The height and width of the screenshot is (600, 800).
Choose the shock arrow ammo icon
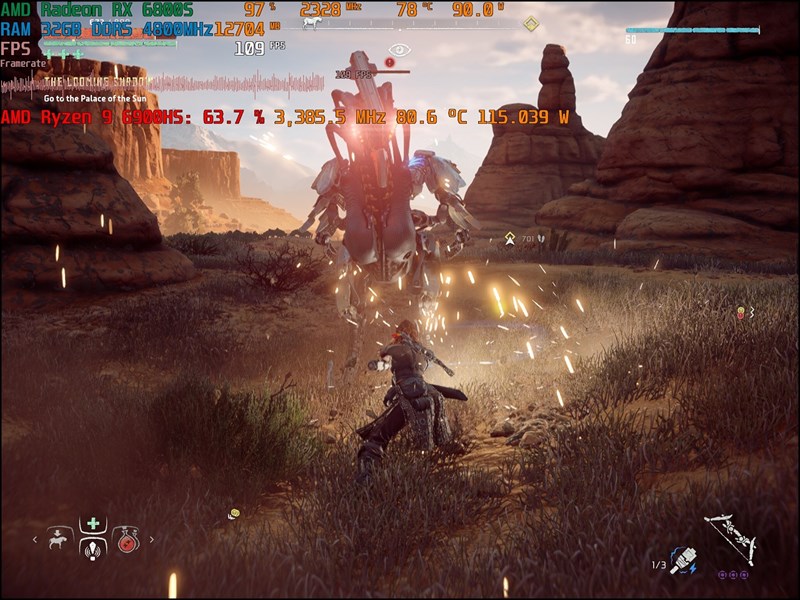(x=685, y=558)
